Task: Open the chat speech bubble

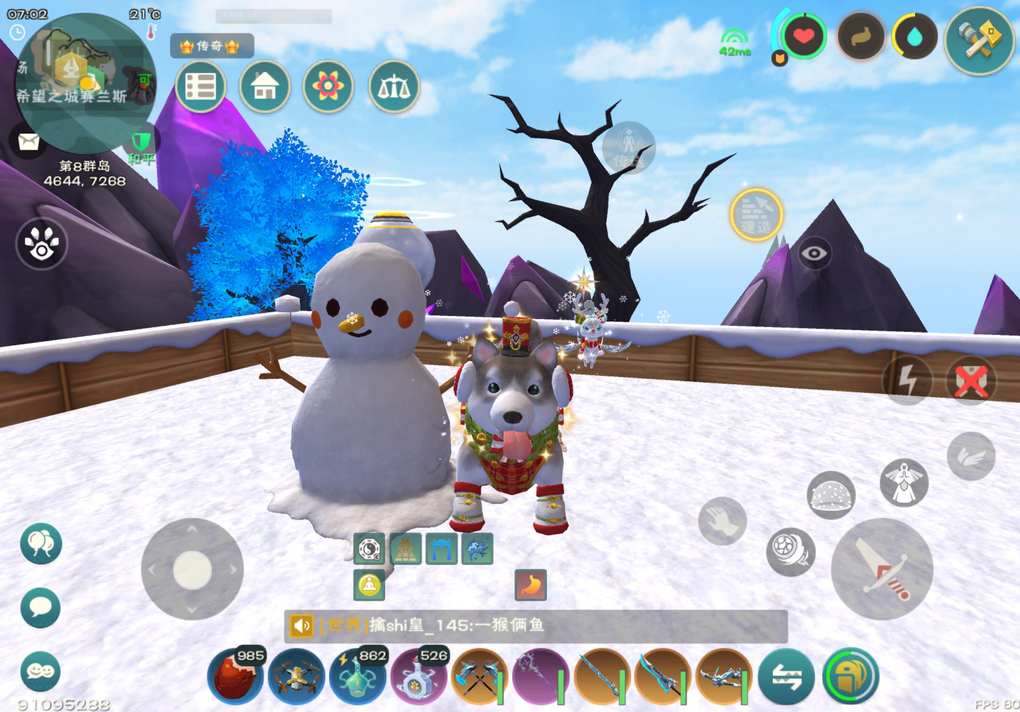Action: click(x=41, y=607)
